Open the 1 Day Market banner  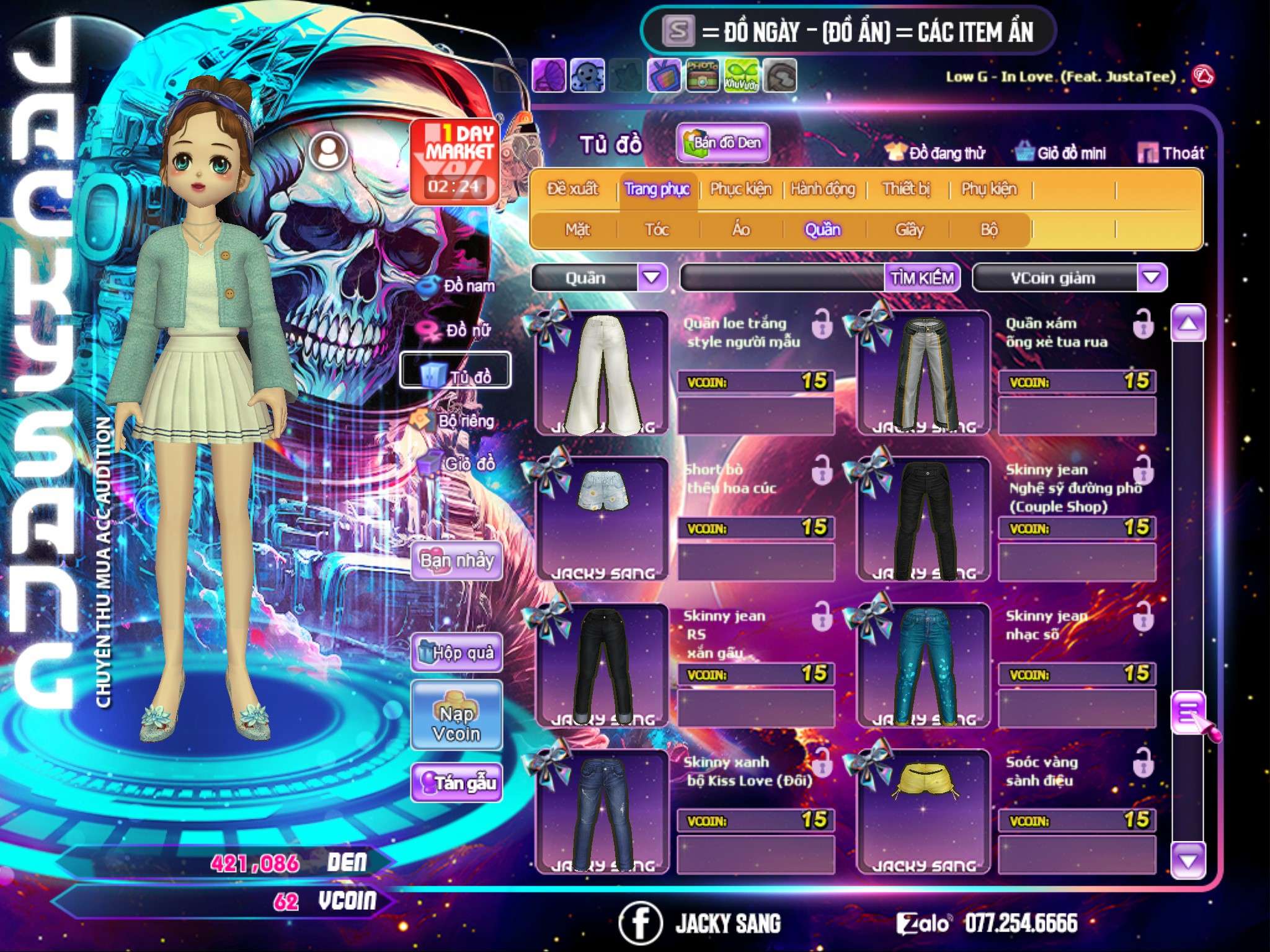(x=456, y=161)
